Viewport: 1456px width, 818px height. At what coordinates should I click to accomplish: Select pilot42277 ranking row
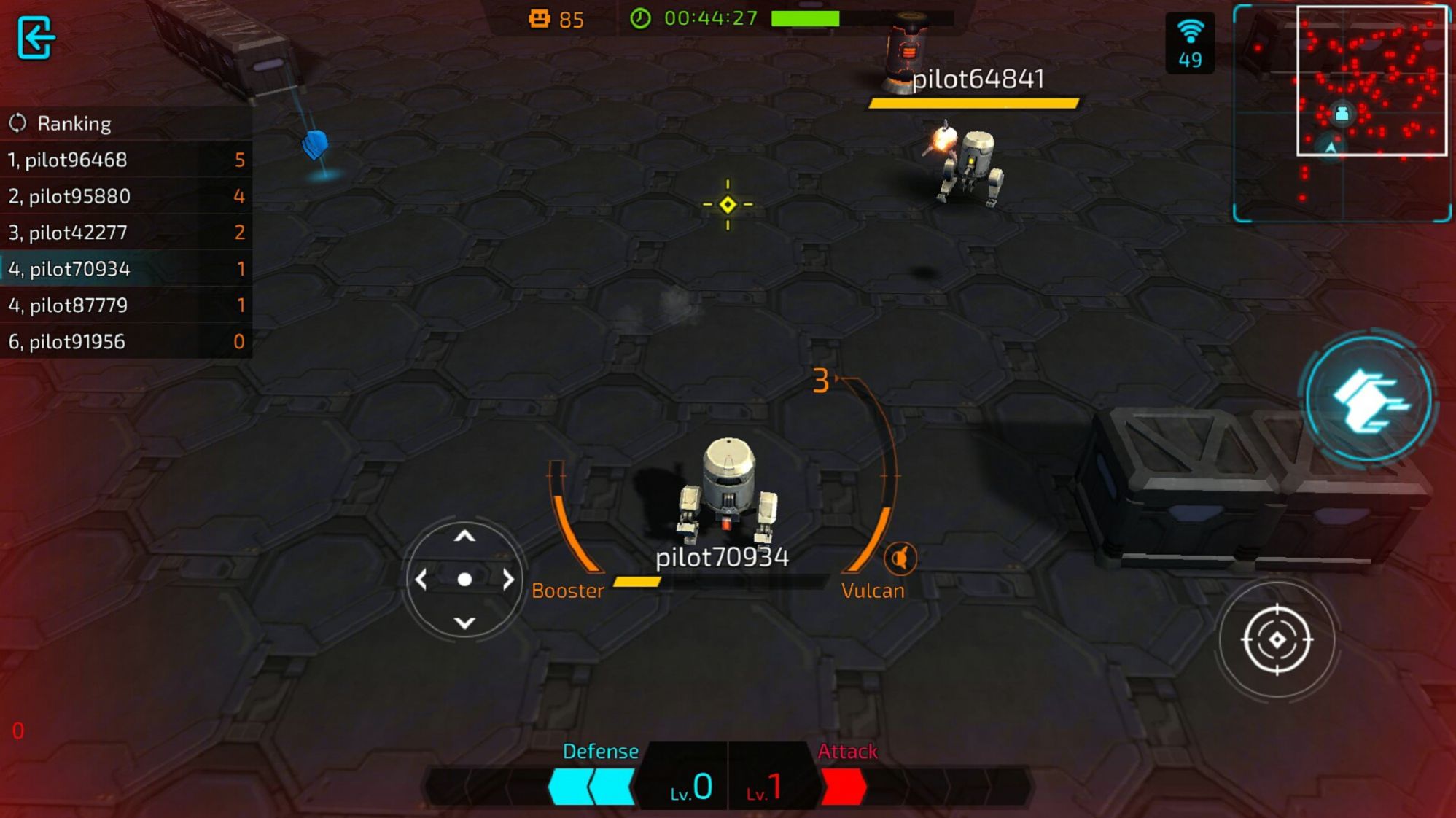tap(125, 233)
